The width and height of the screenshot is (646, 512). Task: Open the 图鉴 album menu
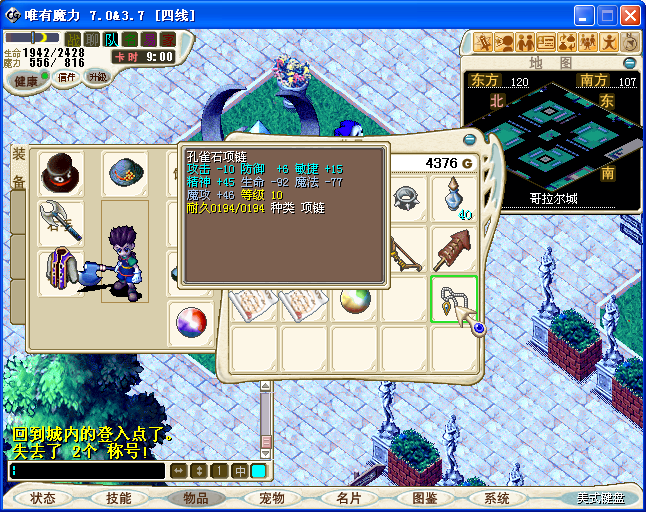pos(424,498)
